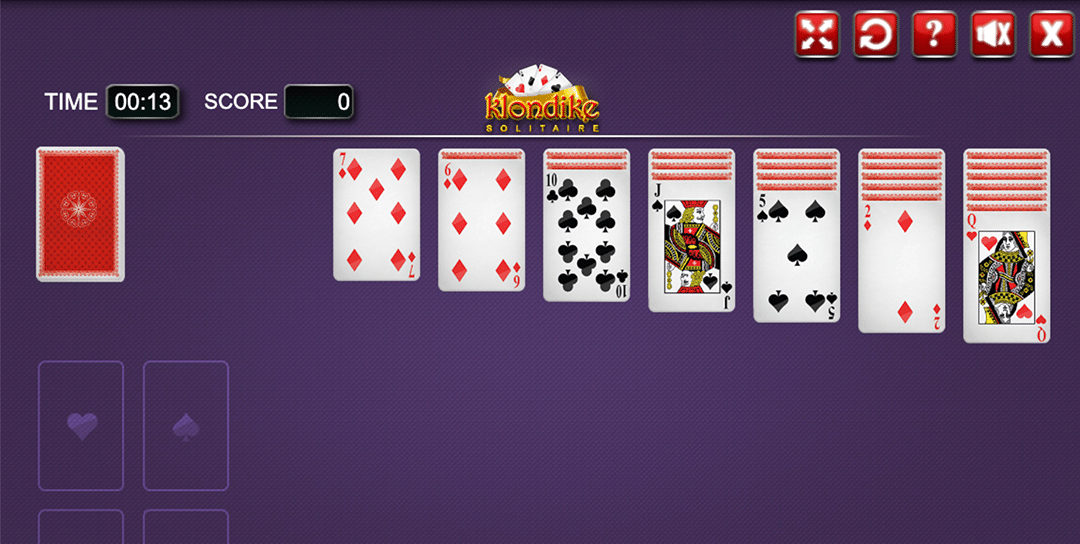Click the empty spades foundation slot

(186, 426)
